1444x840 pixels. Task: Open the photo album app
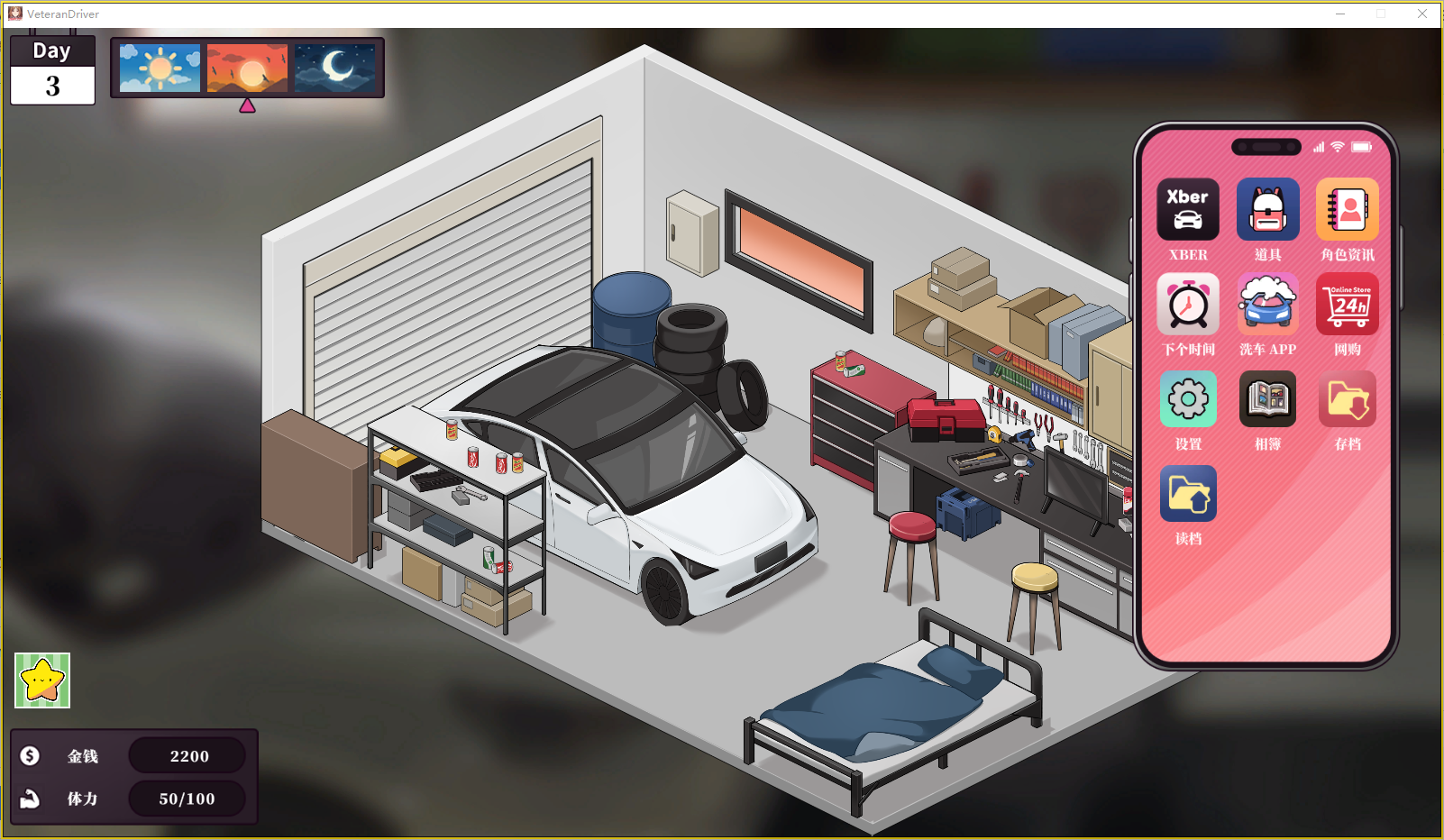1267,399
